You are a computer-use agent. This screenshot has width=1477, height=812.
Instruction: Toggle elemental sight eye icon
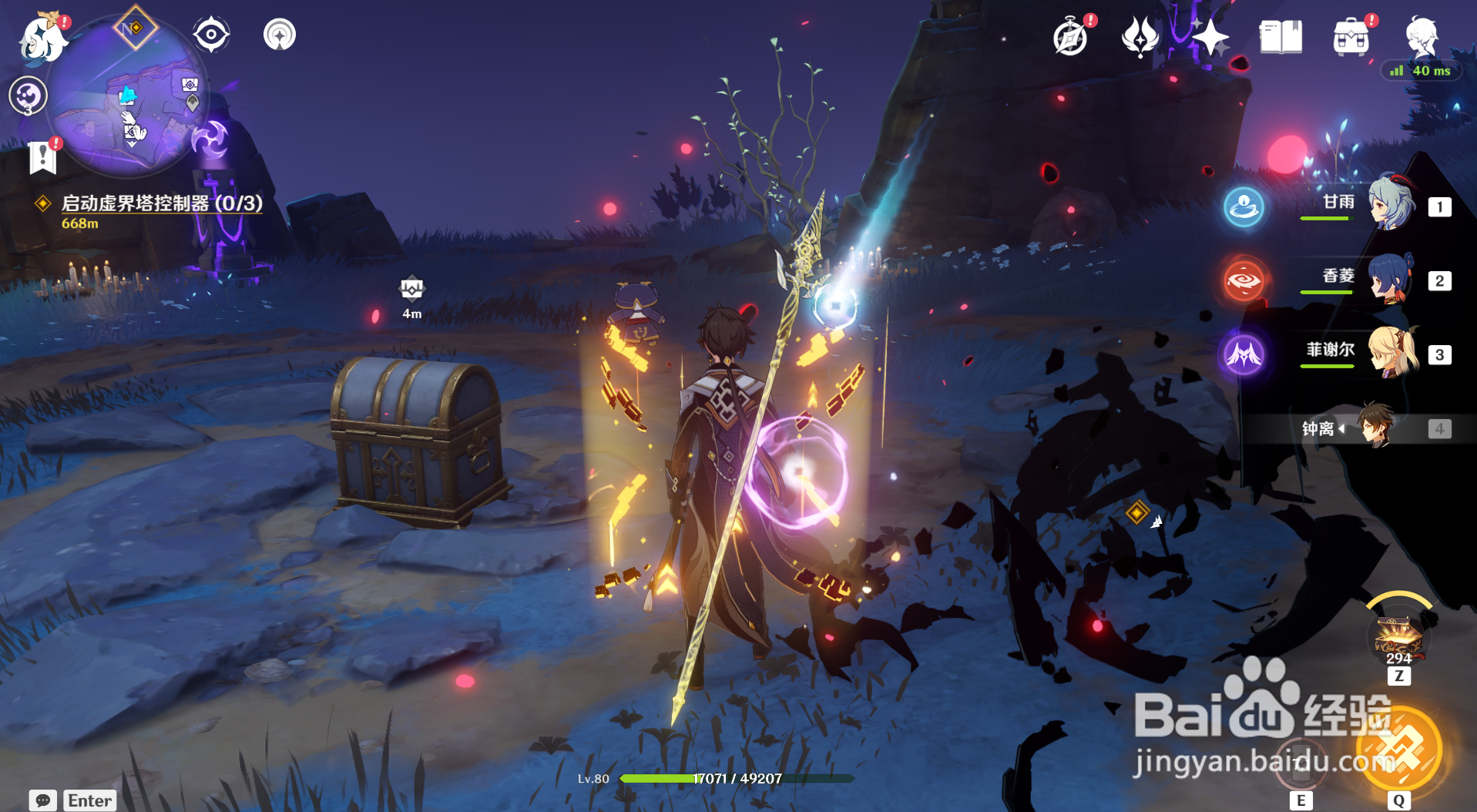tap(211, 35)
